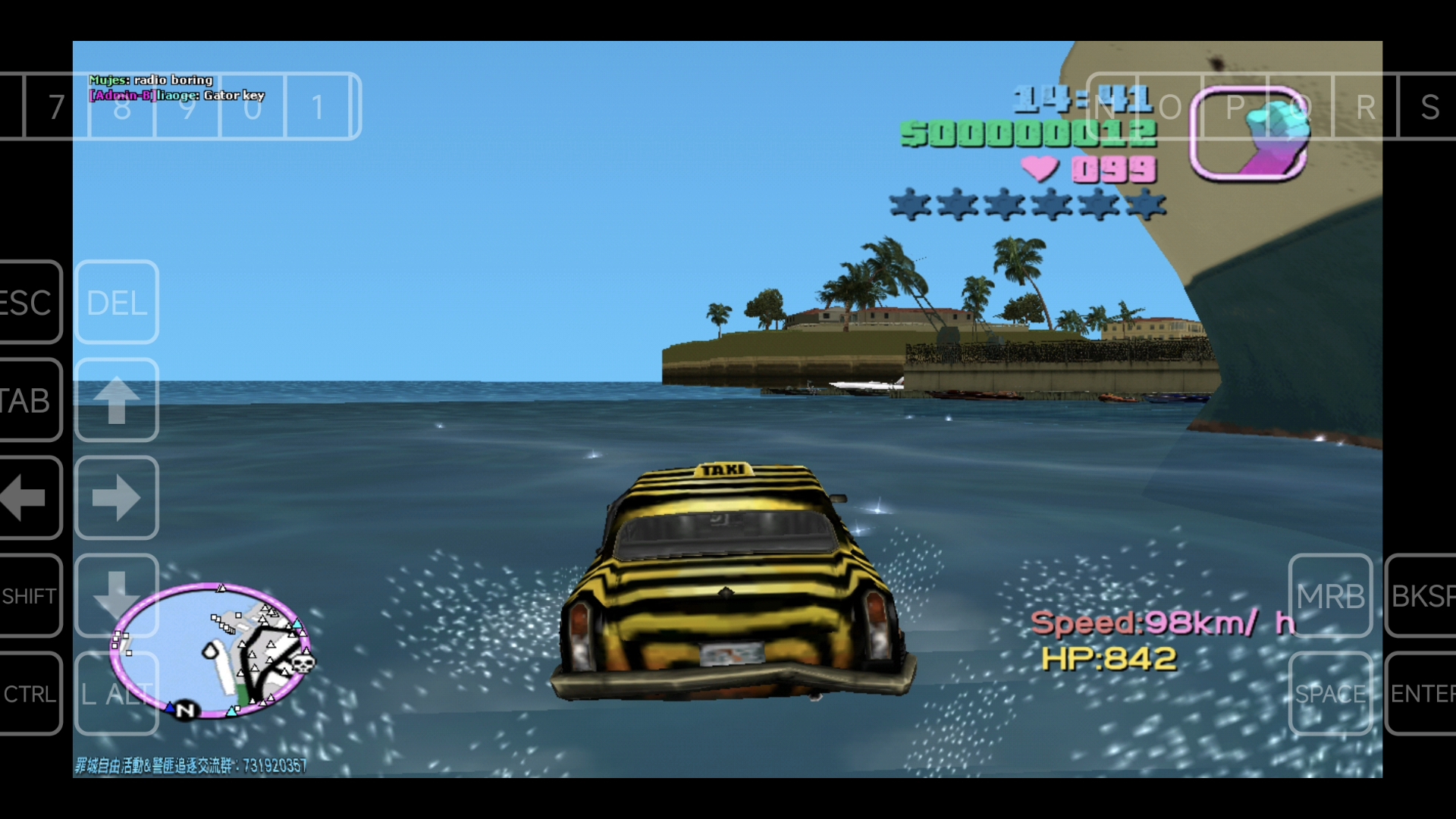Tap the ESC overlay key
The image size is (1456, 819).
[29, 303]
